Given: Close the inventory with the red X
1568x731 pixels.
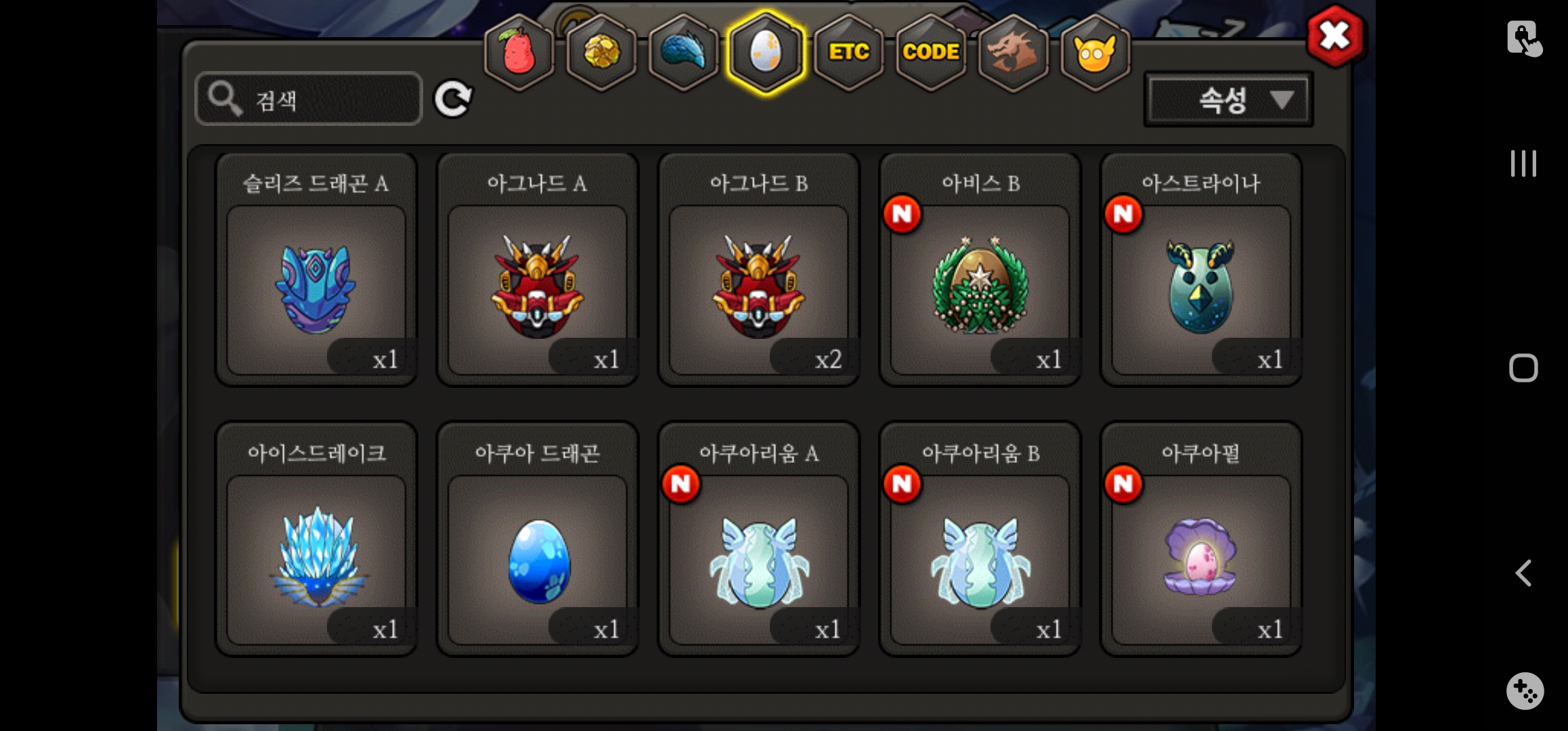Looking at the screenshot, I should tap(1334, 36).
